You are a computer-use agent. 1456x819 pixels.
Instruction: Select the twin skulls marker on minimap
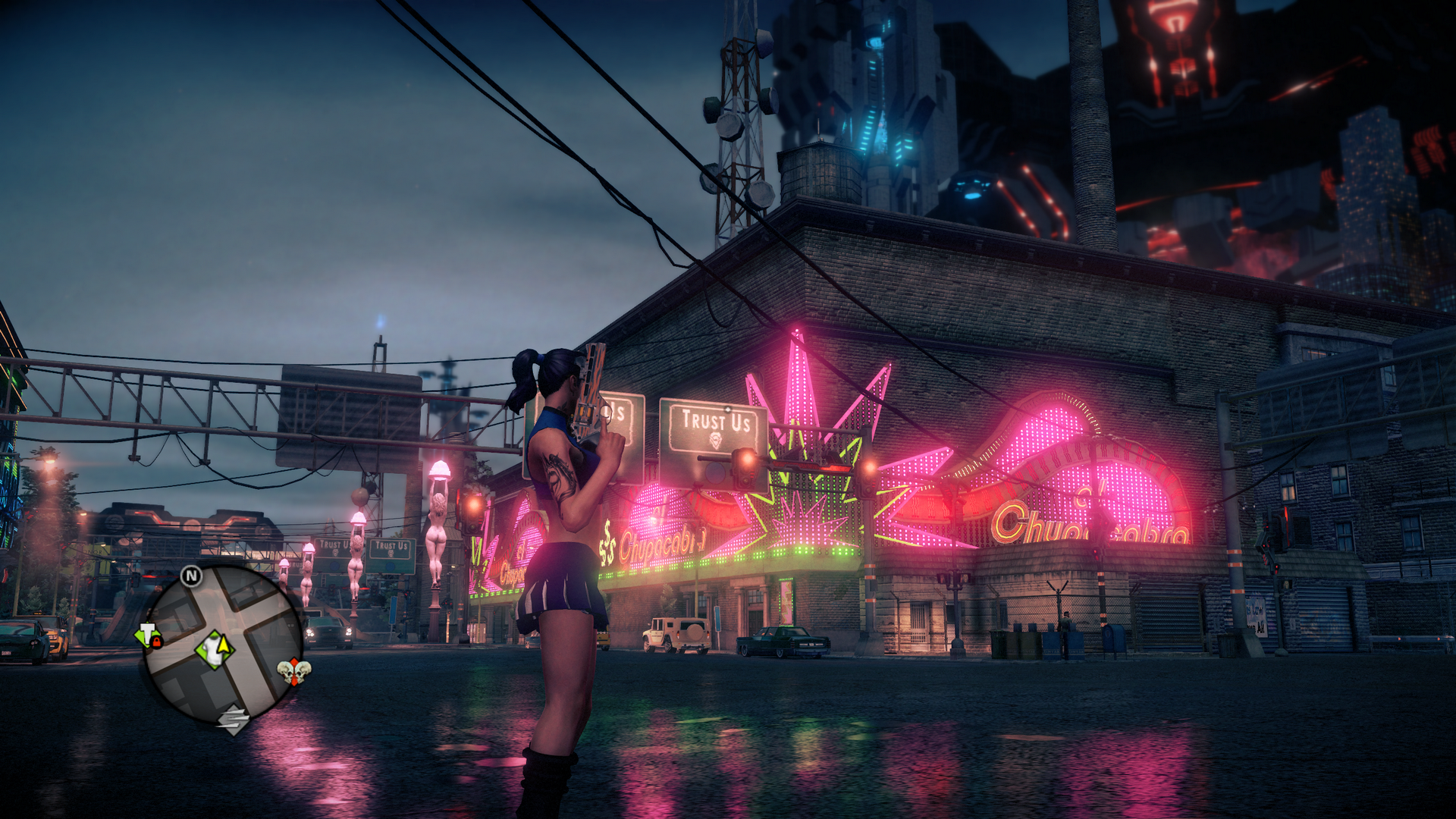[x=293, y=672]
